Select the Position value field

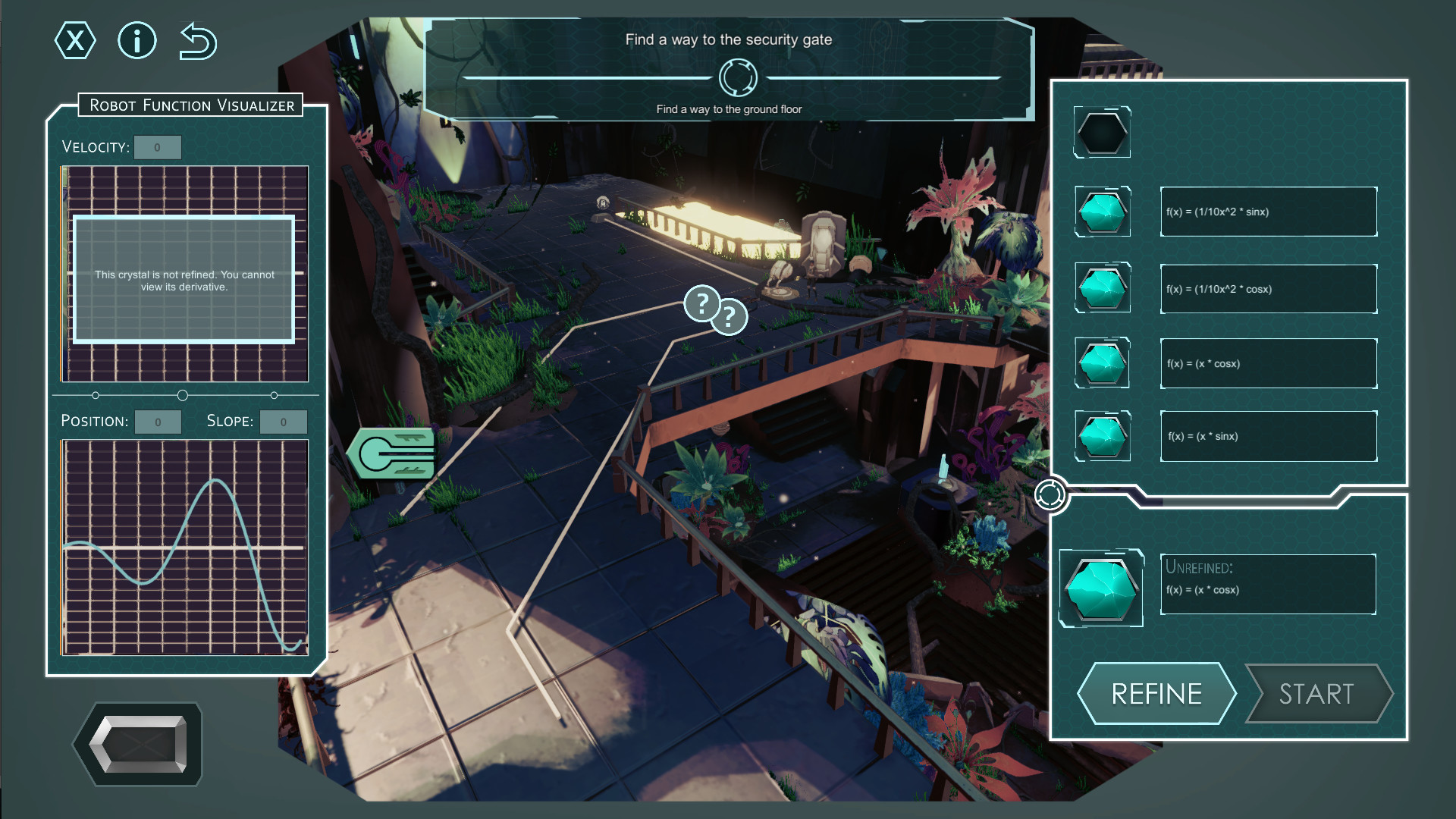tap(158, 422)
